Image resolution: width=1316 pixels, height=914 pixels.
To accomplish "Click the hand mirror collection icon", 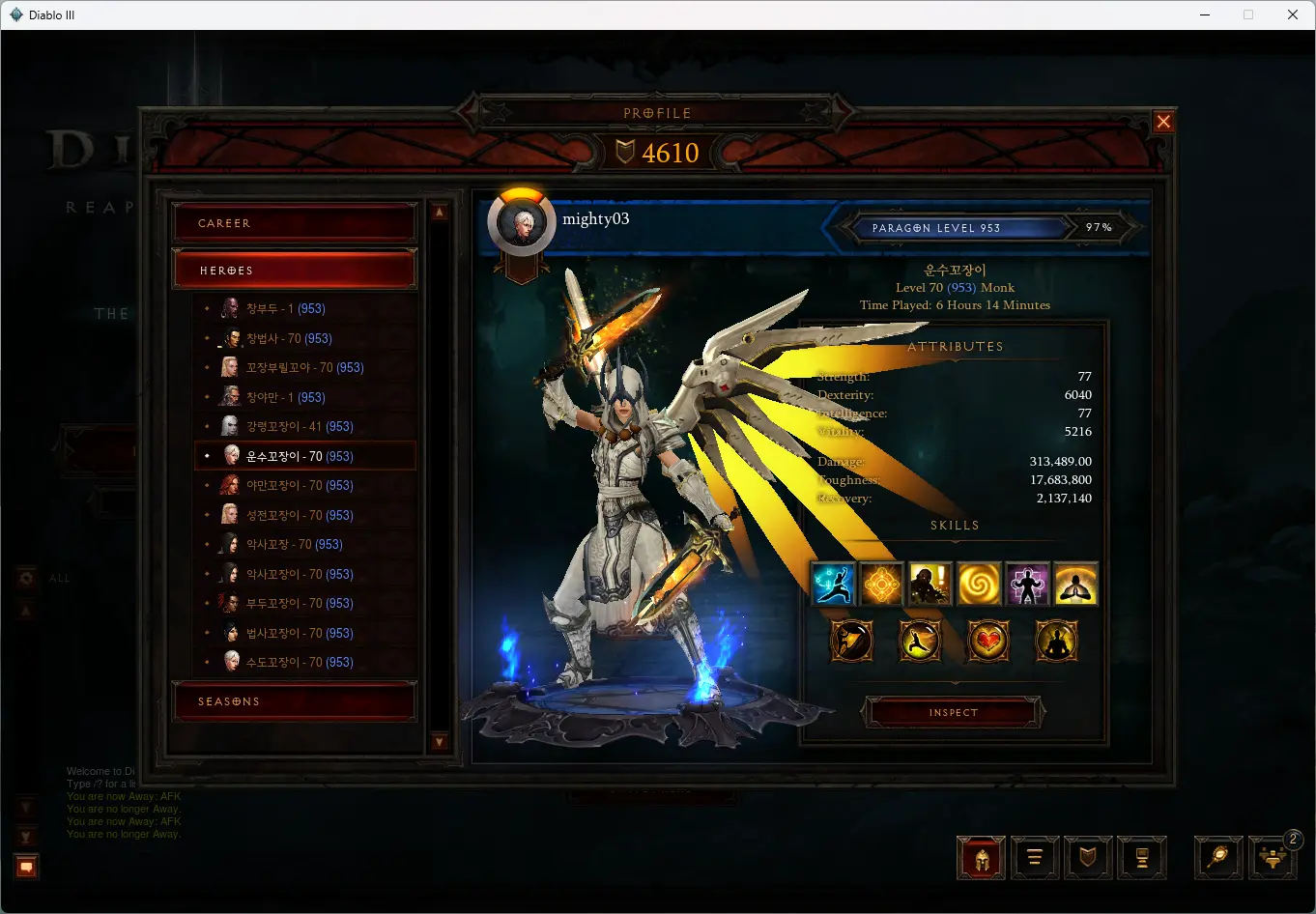I will (1218, 858).
